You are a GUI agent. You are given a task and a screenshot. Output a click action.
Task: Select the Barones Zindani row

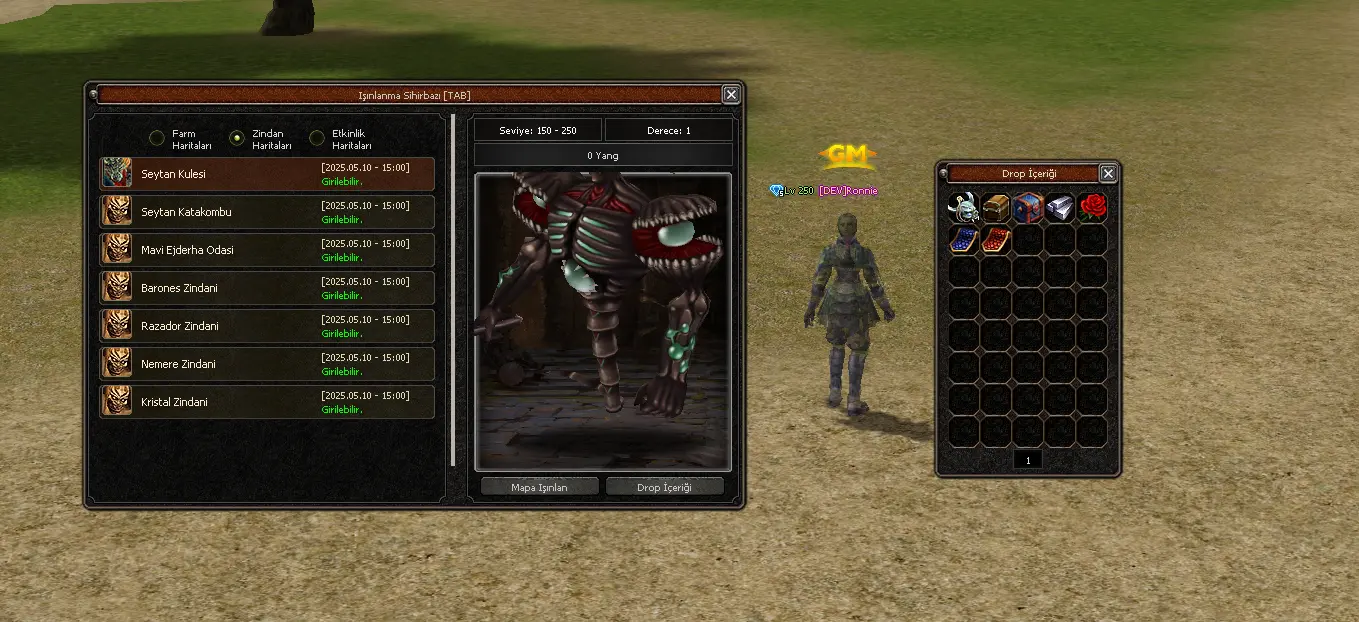click(267, 288)
